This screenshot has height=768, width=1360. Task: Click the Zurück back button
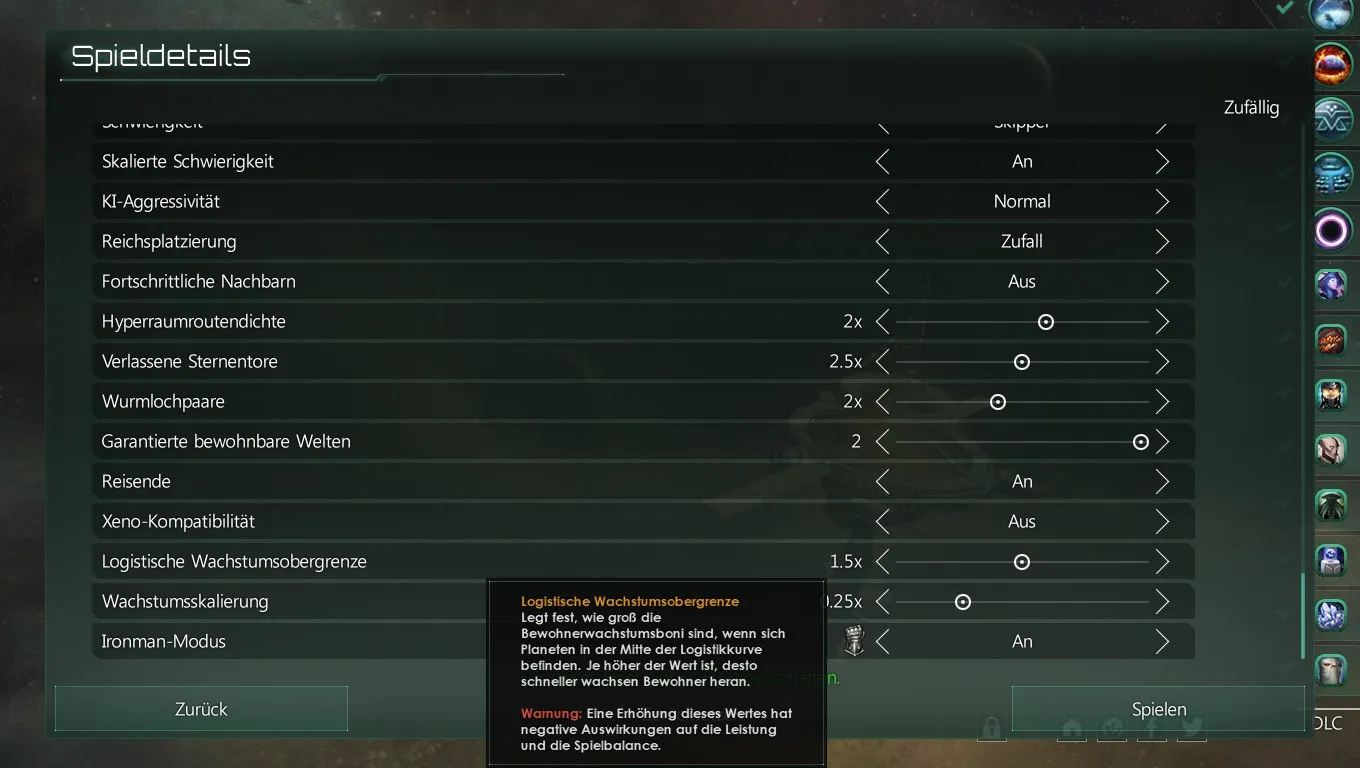(x=201, y=709)
